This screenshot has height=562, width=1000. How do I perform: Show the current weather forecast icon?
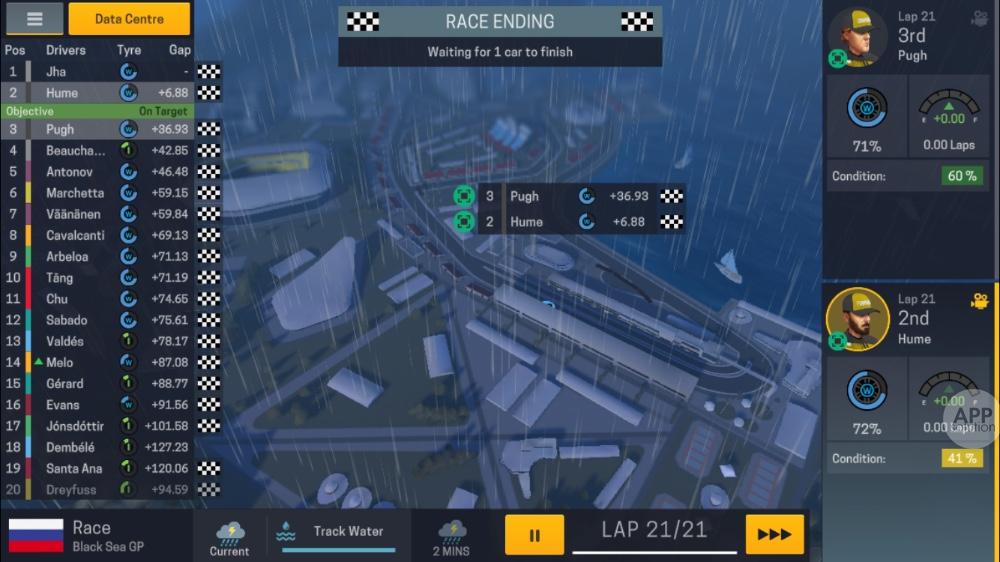(229, 535)
